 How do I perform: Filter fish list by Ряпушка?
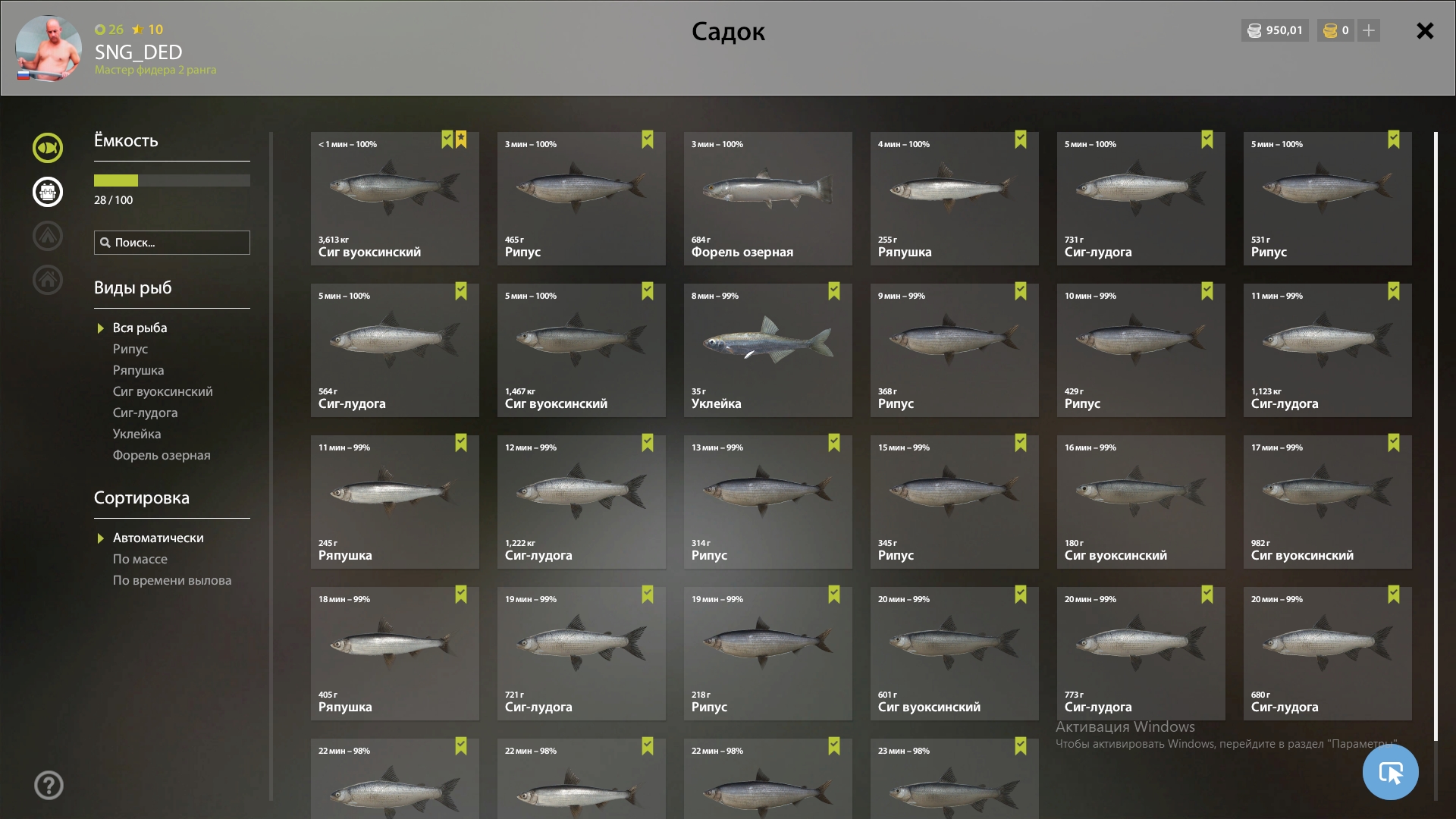coord(138,370)
